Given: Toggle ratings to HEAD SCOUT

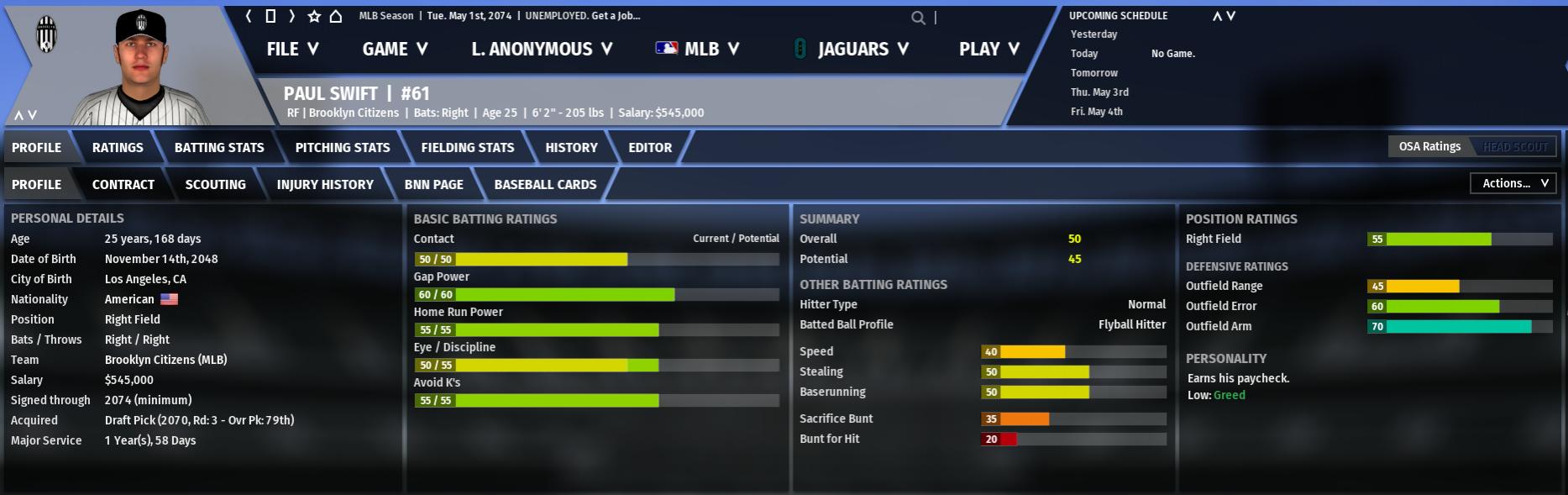Looking at the screenshot, I should tap(1515, 147).
